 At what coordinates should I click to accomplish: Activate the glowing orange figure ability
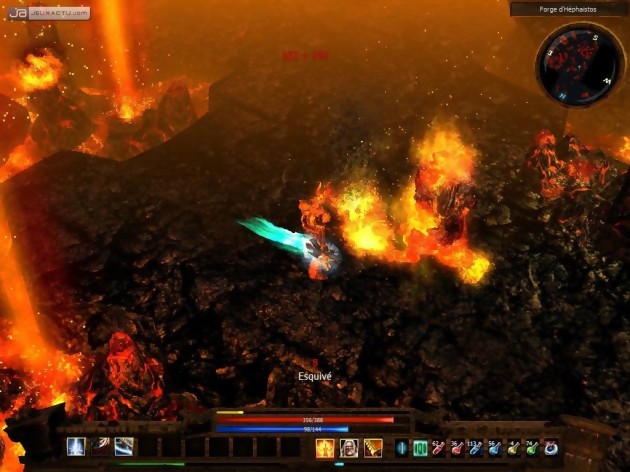tap(325, 448)
